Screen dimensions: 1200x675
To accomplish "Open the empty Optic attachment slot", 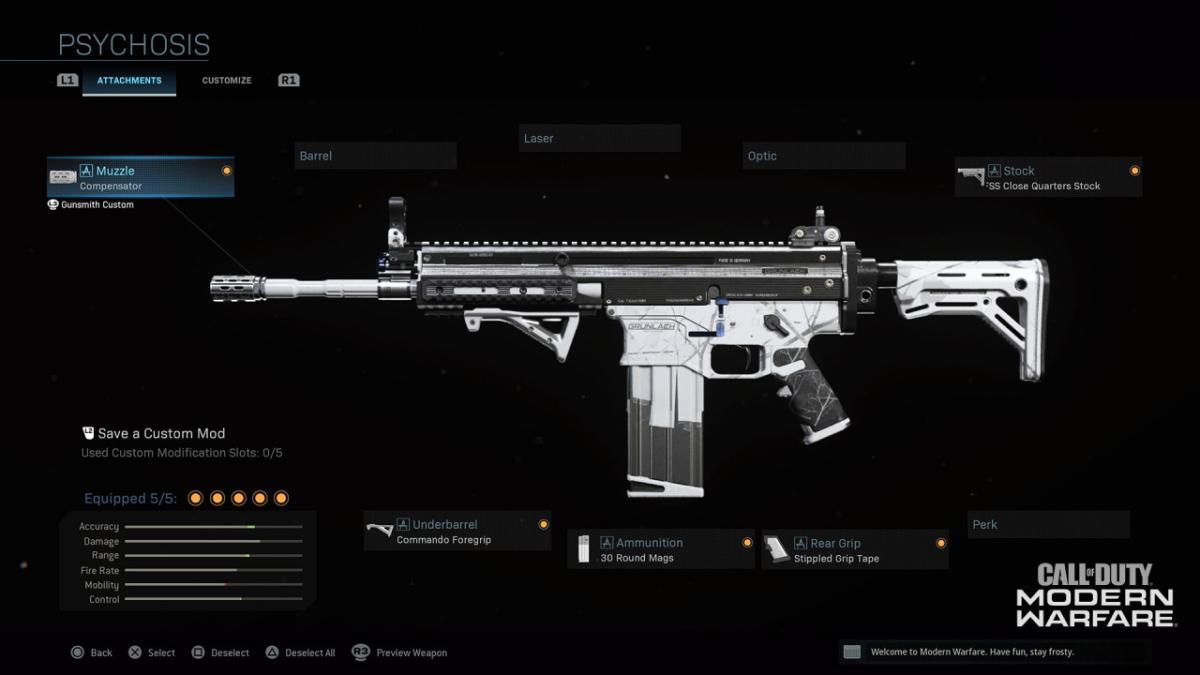I will point(825,156).
